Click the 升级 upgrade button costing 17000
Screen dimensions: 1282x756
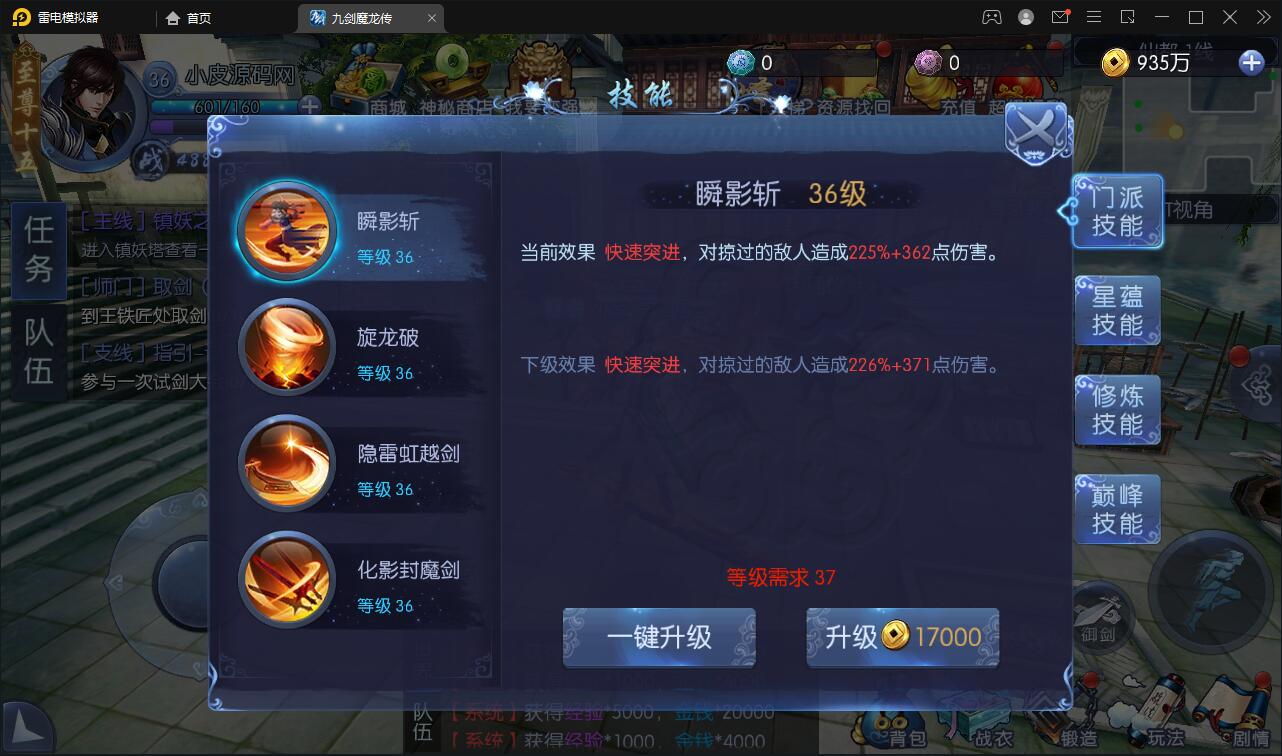point(902,637)
